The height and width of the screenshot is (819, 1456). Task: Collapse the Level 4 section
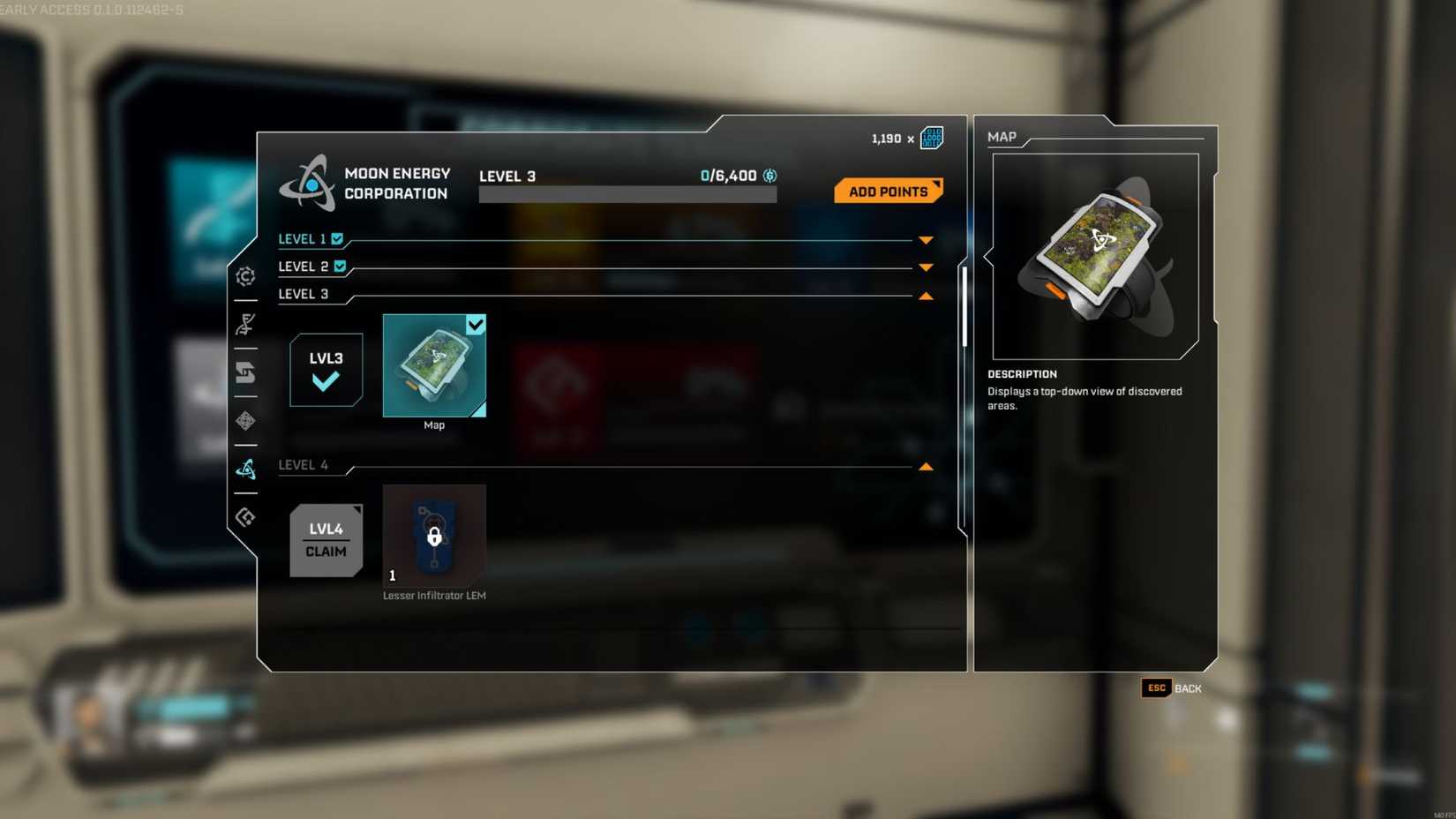point(925,466)
